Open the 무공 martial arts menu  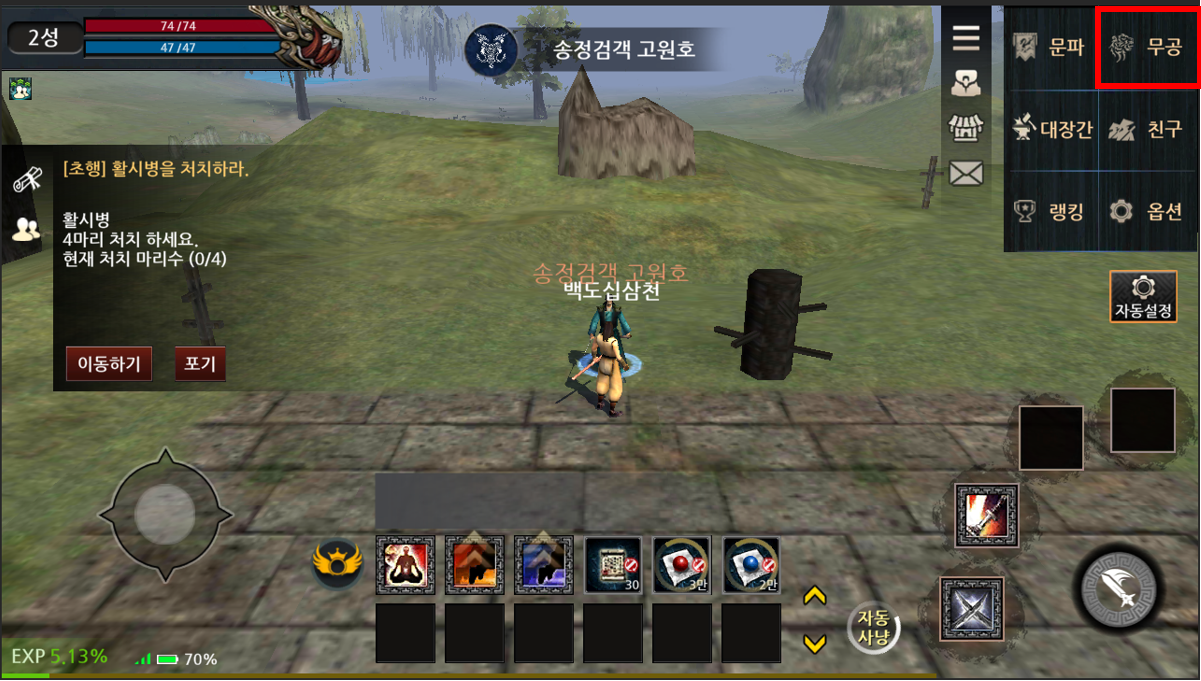(1147, 47)
